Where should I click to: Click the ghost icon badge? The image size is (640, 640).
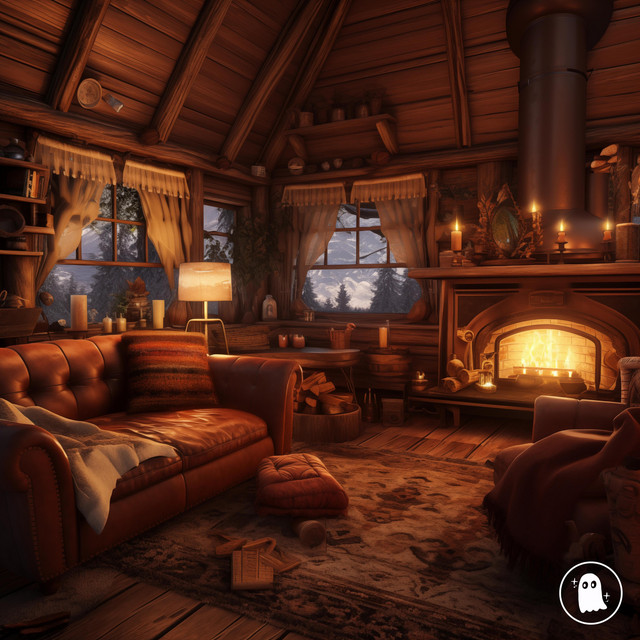tap(591, 593)
